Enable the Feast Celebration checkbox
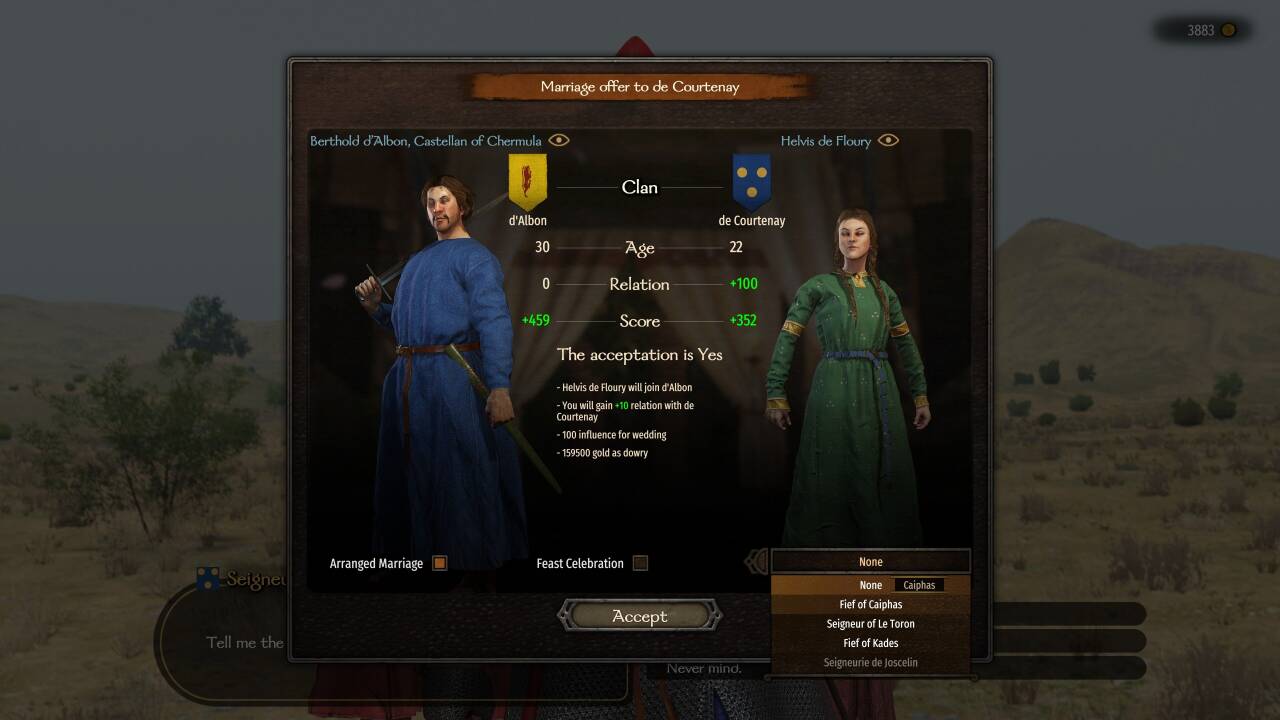This screenshot has width=1280, height=720. pyautogui.click(x=640, y=563)
